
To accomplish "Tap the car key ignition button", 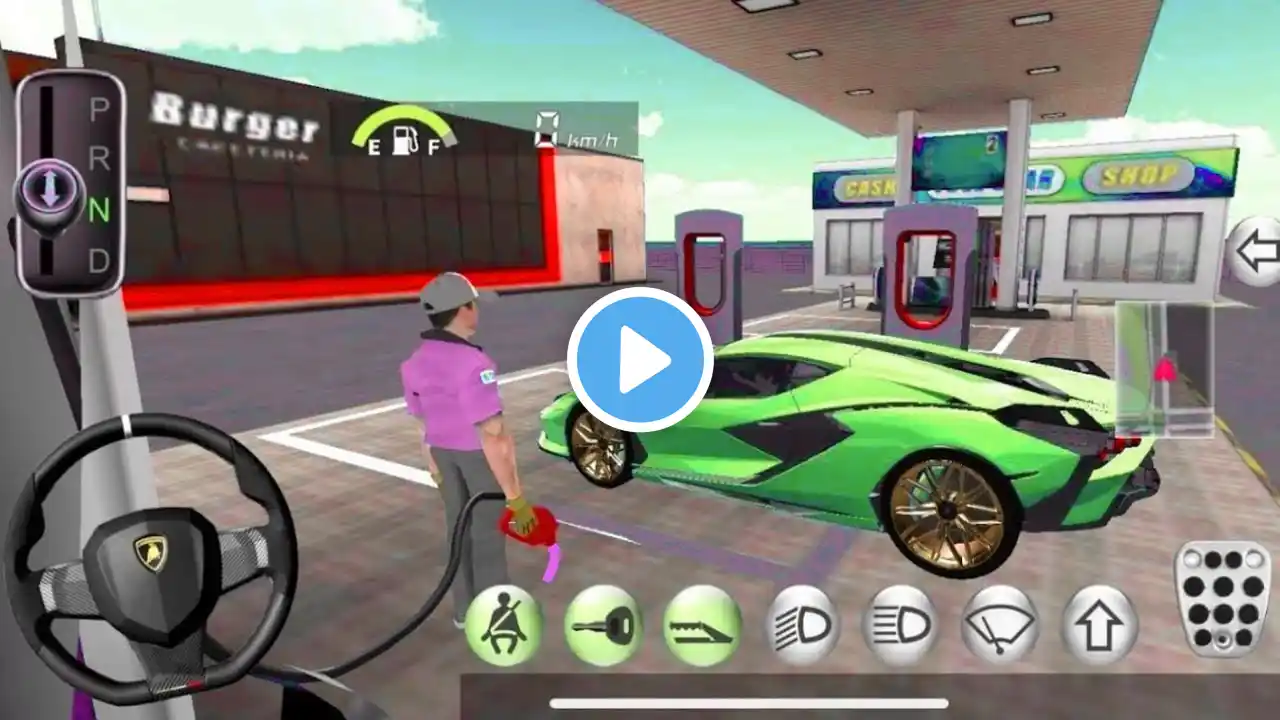I will tap(603, 626).
